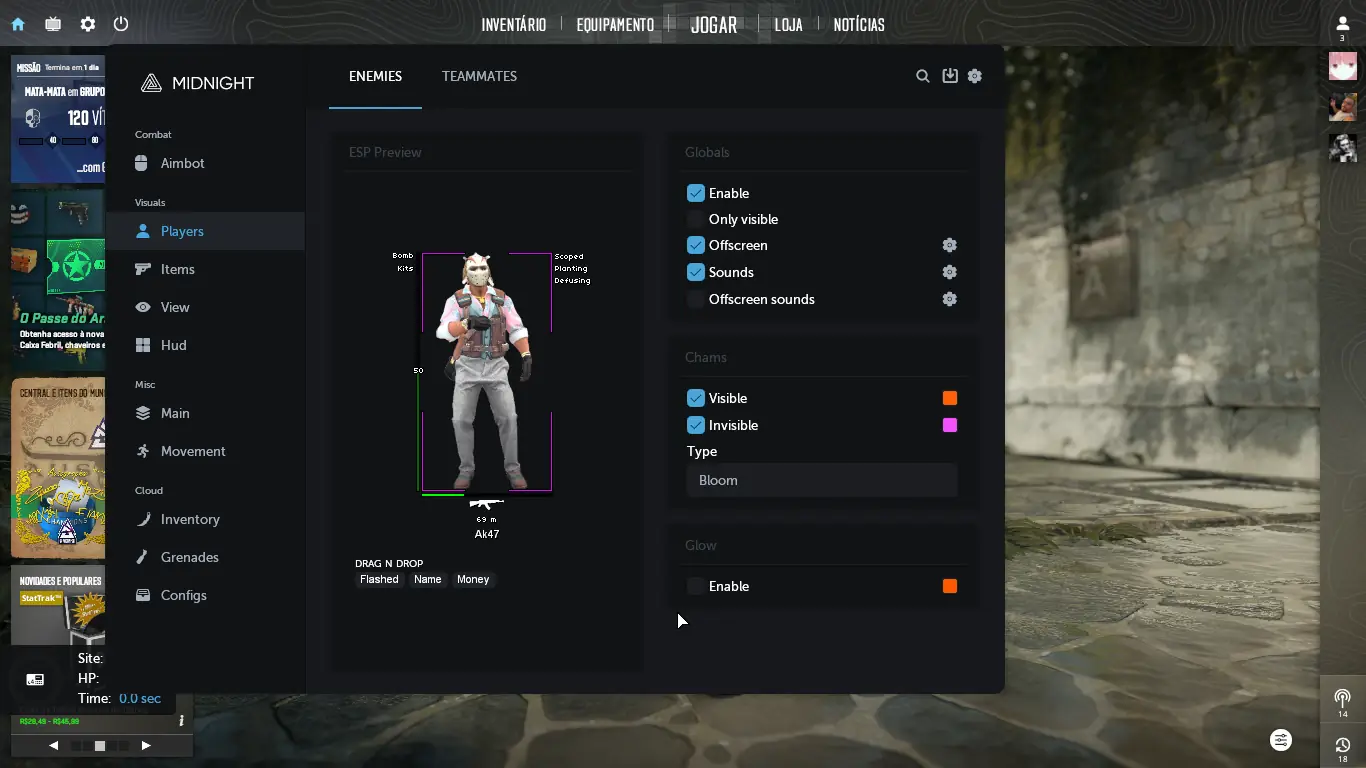Toggle the Only visible checkbox
The image size is (1366, 768).
point(696,219)
